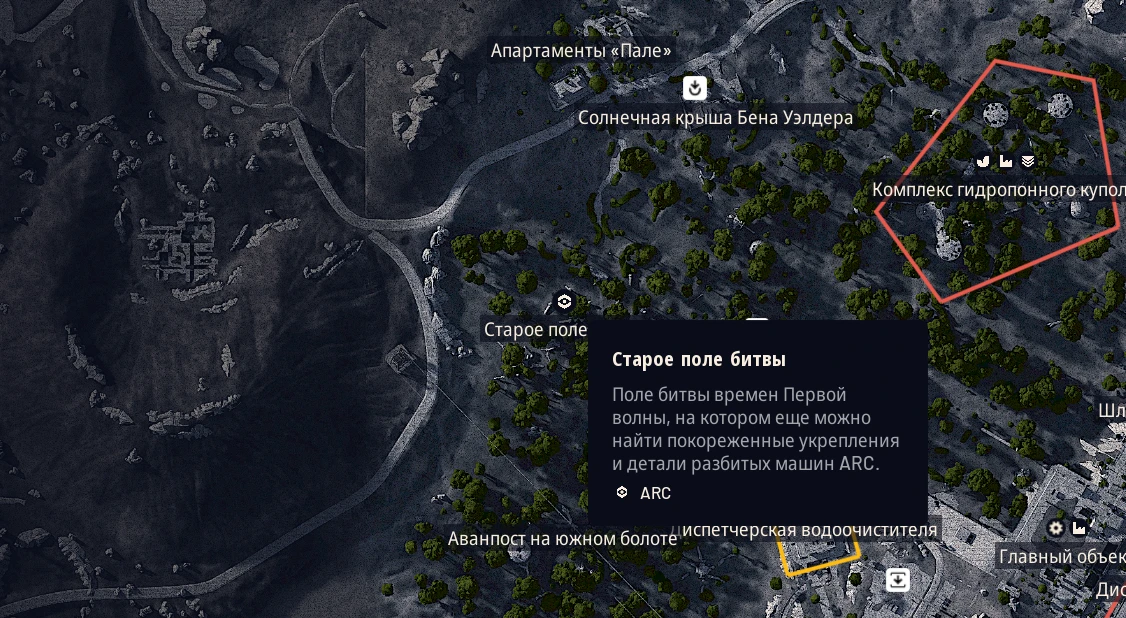Viewport: 1126px width, 618px height.
Task: Select the stacked layers icon in hydroponic complex
Action: pyautogui.click(x=1027, y=161)
